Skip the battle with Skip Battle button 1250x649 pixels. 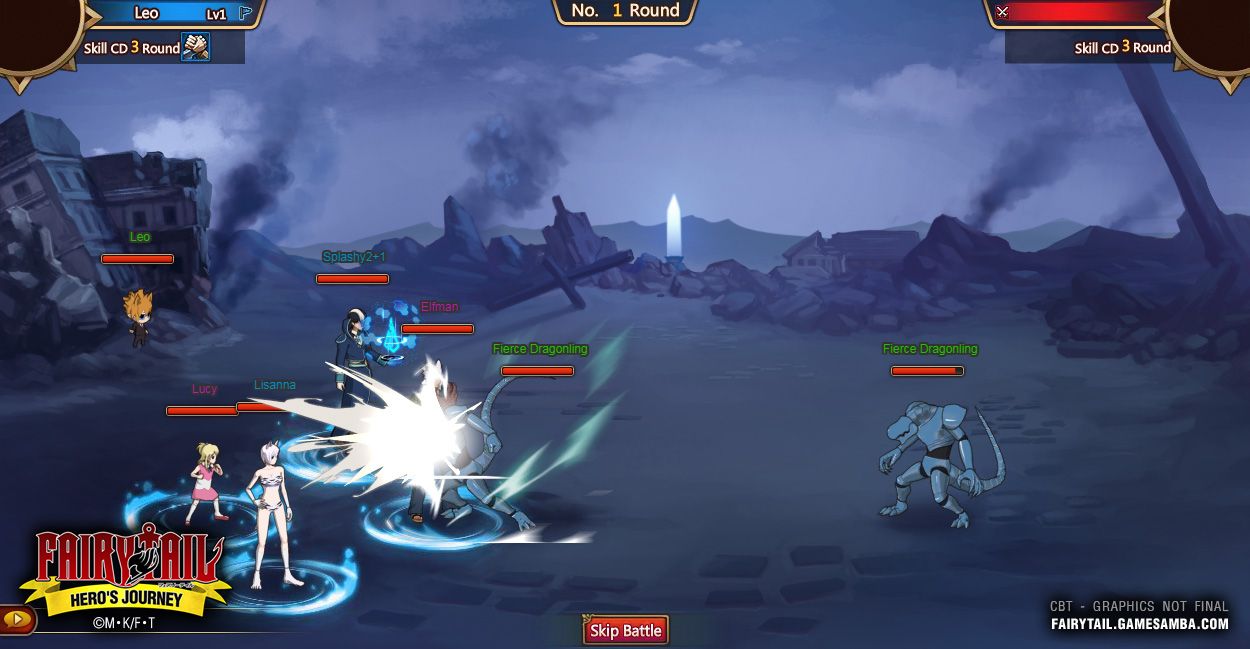coord(625,631)
